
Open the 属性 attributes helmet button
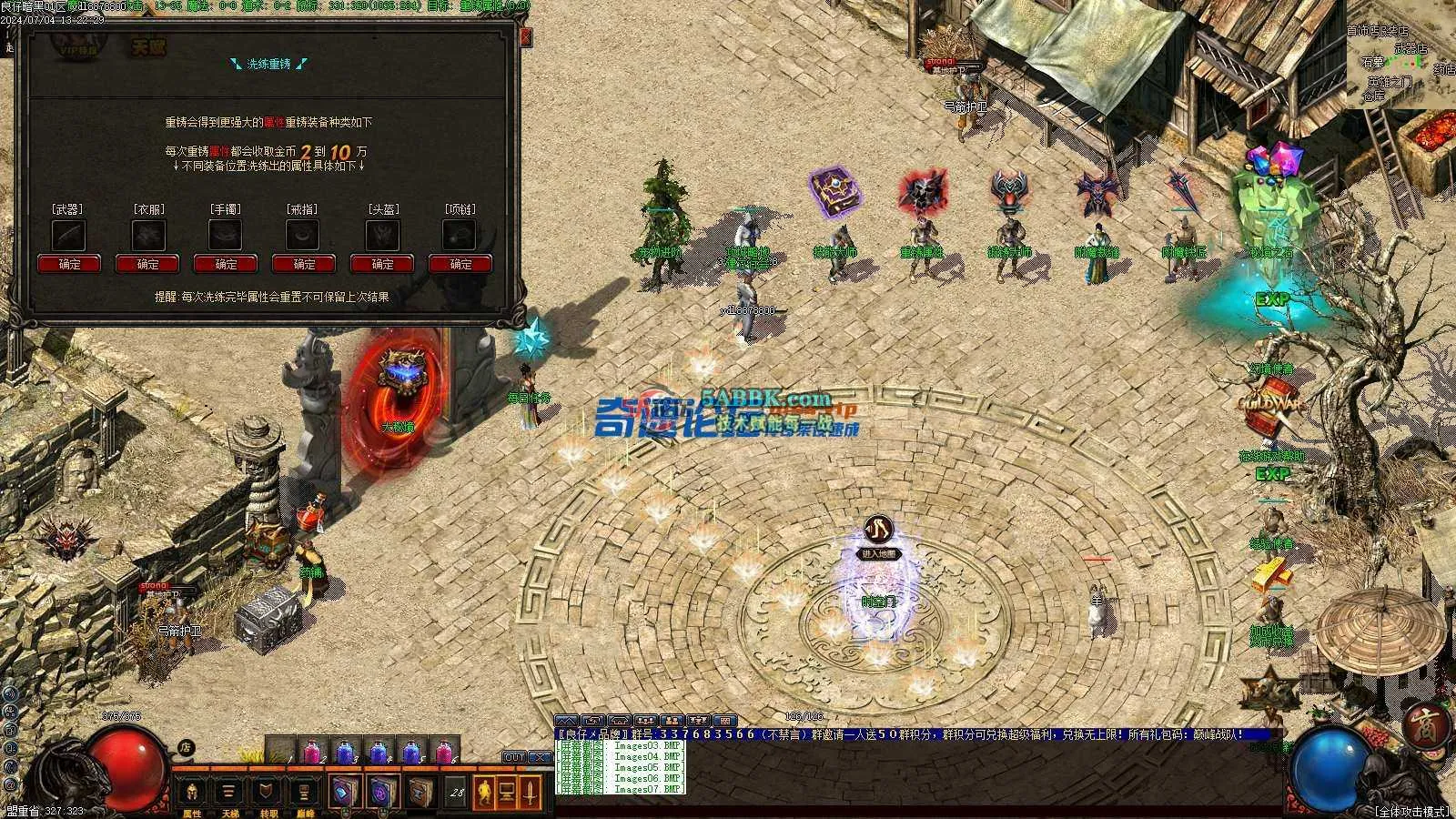(x=193, y=793)
